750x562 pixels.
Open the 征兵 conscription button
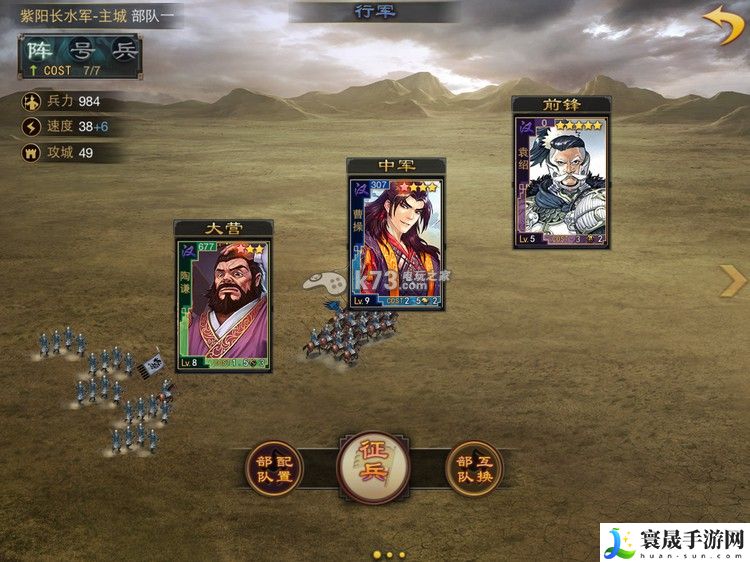[x=372, y=468]
